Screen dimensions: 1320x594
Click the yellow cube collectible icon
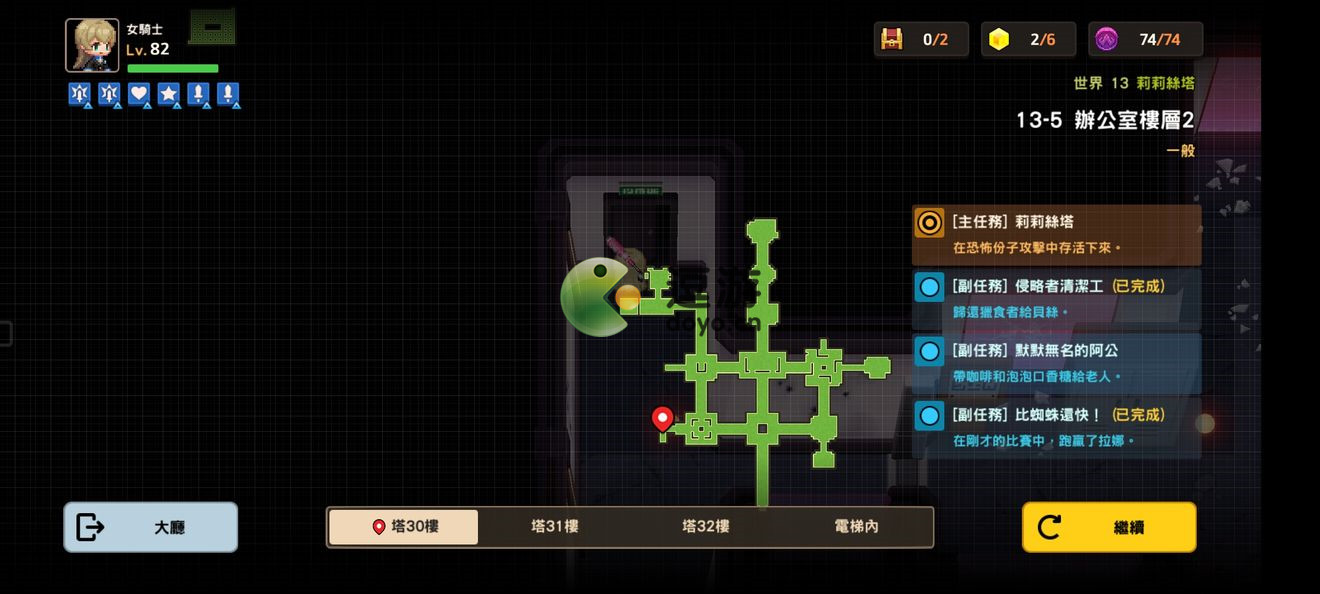click(x=998, y=39)
